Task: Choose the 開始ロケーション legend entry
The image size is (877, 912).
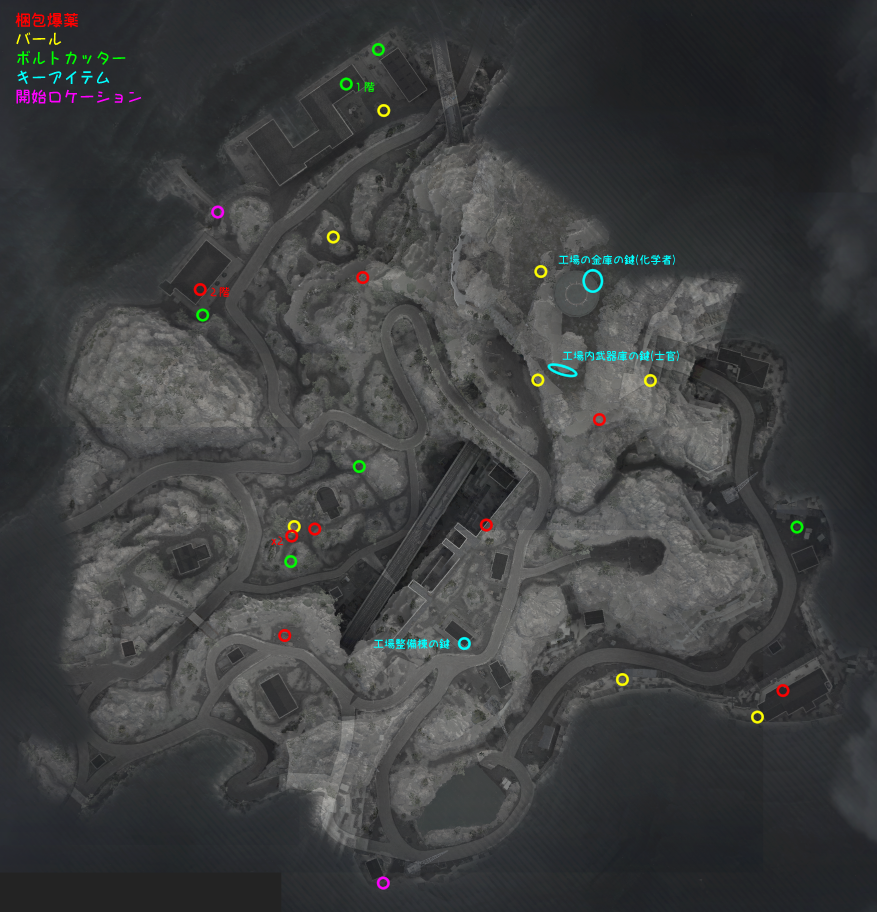Action: click(x=78, y=98)
